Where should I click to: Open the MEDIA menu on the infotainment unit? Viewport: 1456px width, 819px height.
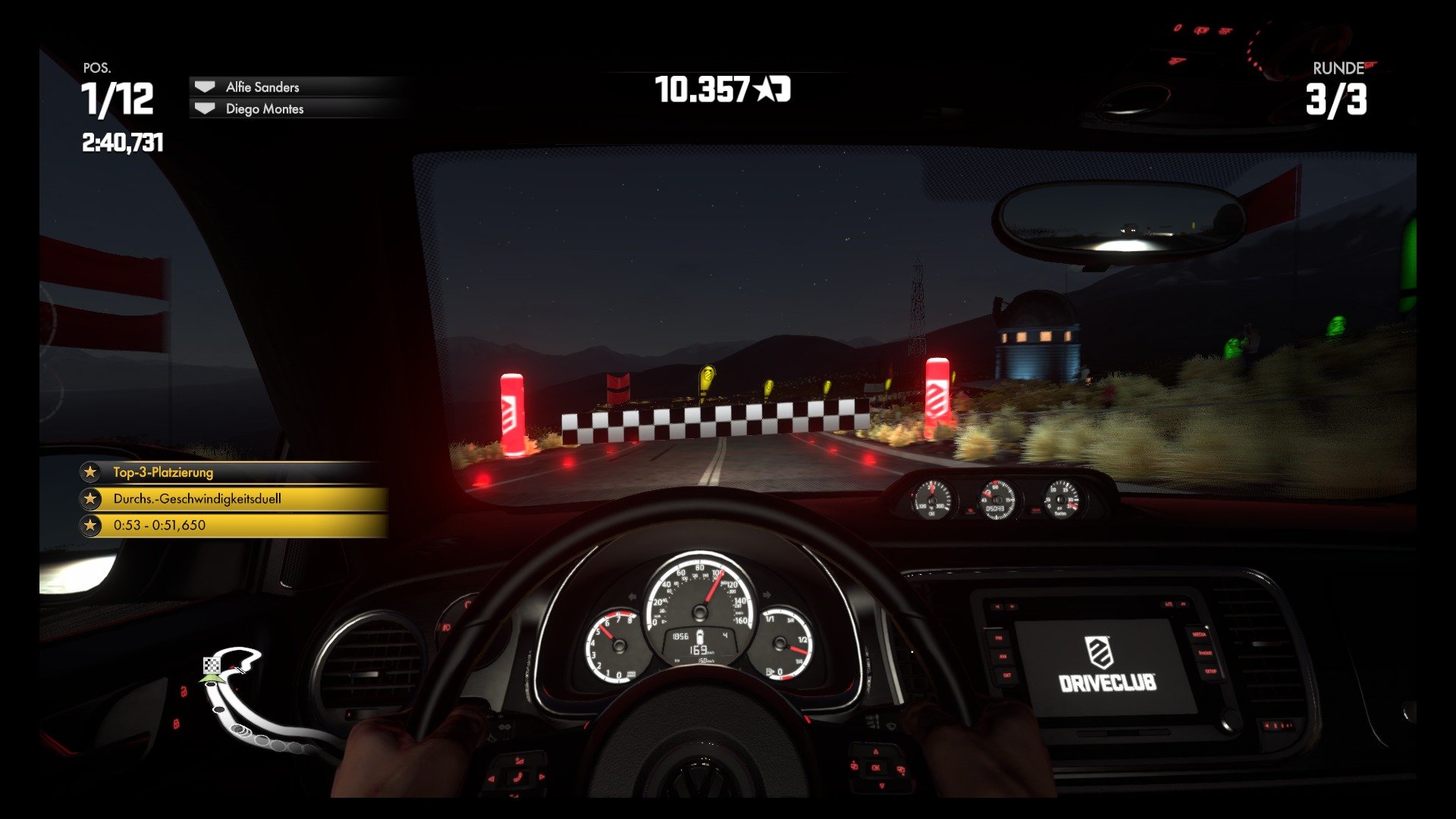[1200, 635]
